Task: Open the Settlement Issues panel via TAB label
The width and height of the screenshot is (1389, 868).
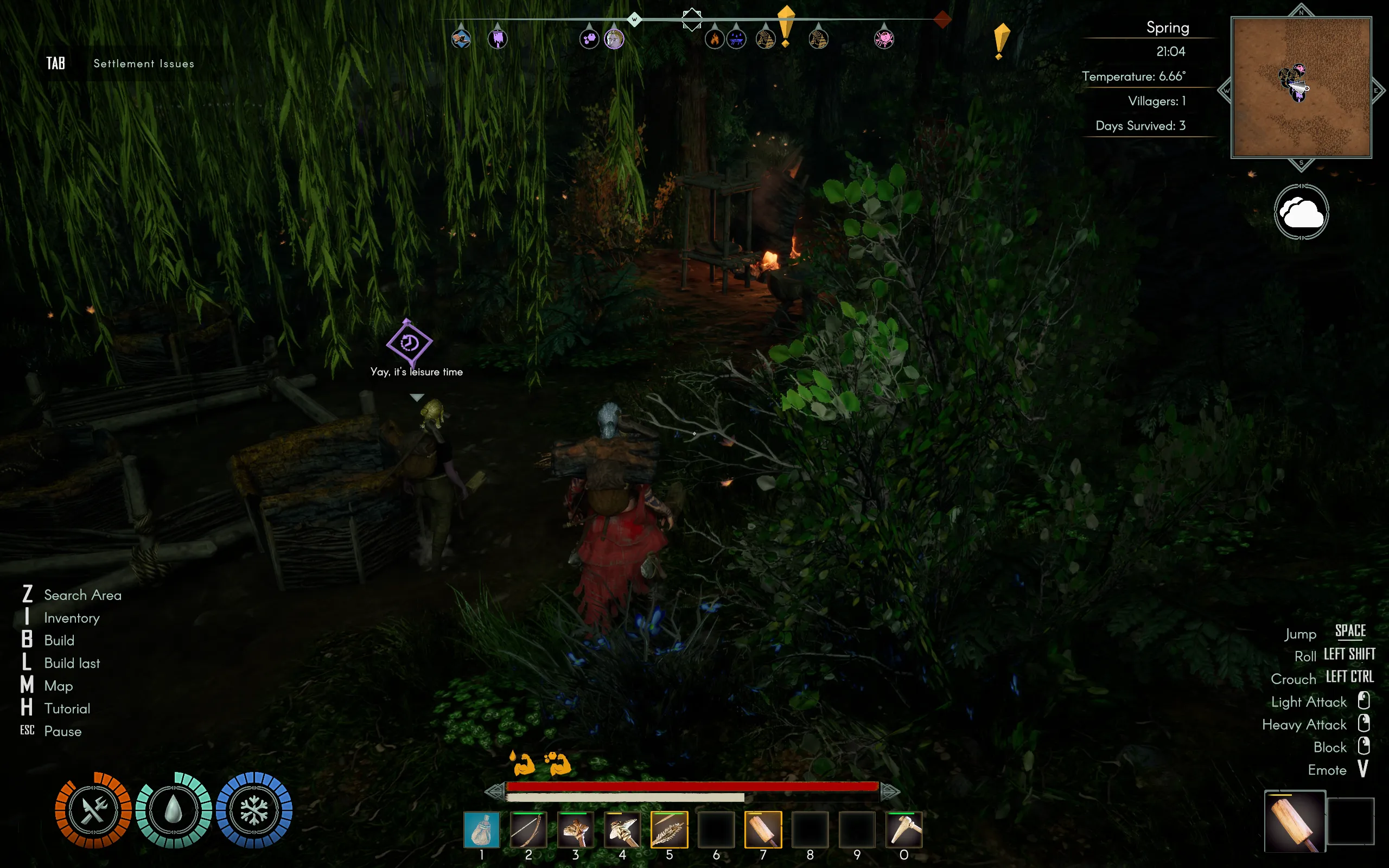Action: (56, 63)
